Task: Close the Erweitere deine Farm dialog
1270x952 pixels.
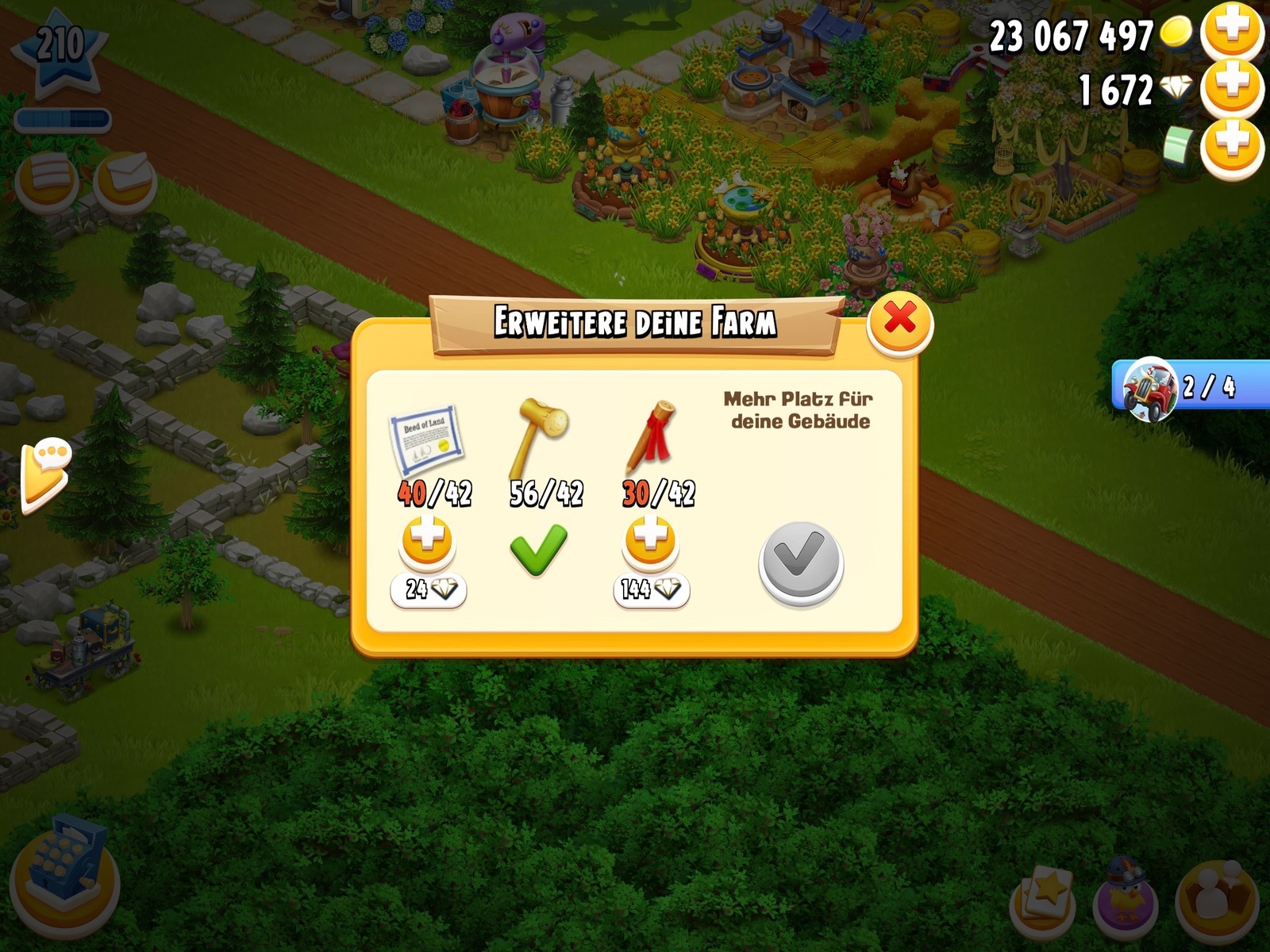Action: (x=899, y=321)
